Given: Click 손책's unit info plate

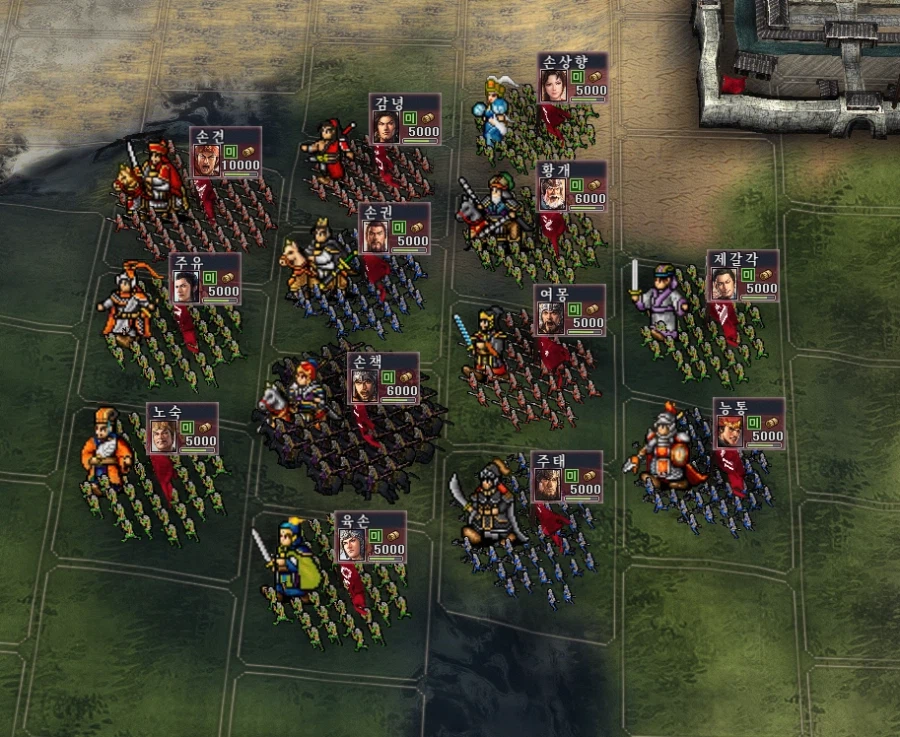Looking at the screenshot, I should (383, 378).
